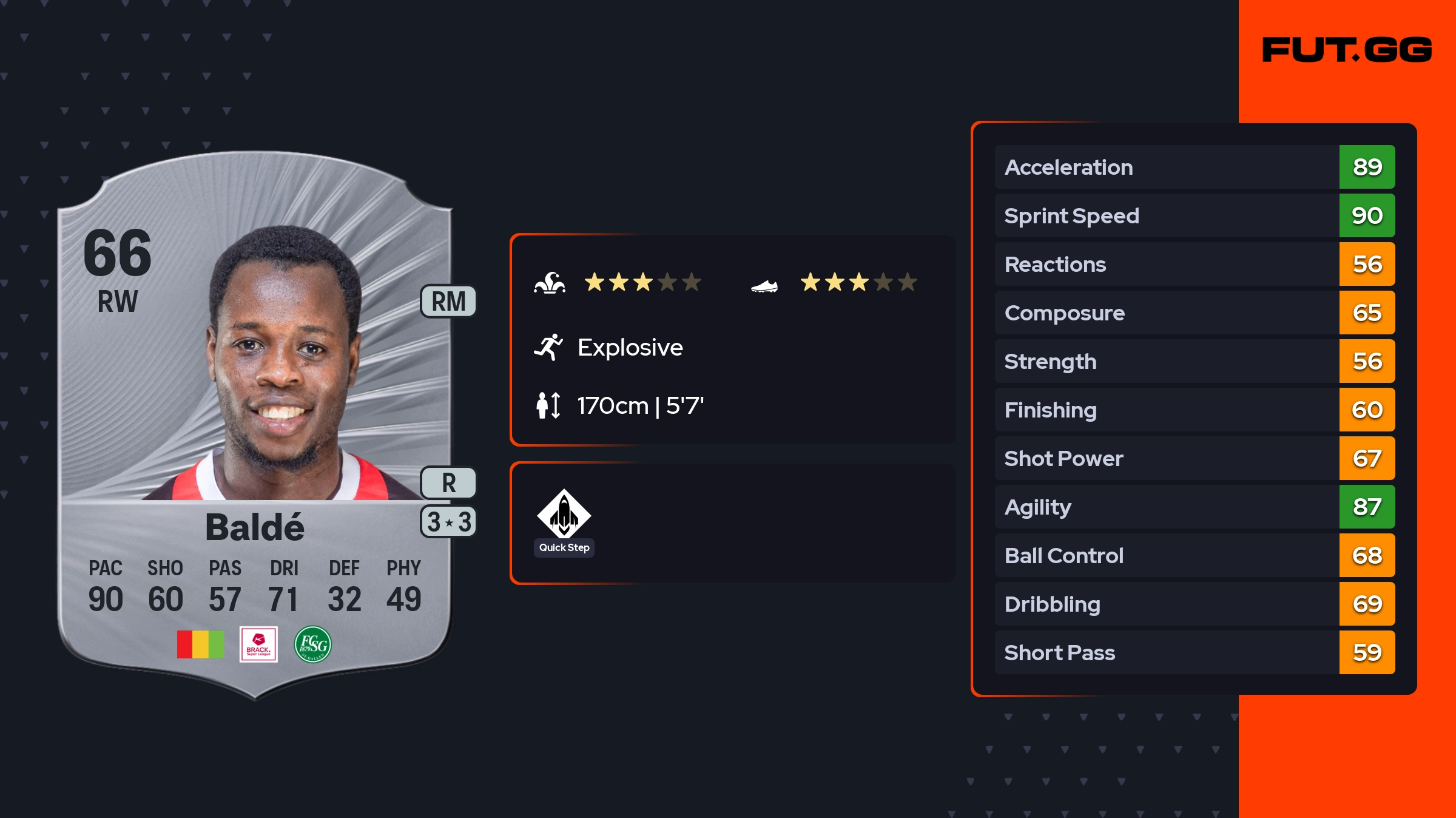The image size is (1456, 818).
Task: Open the FUT.GG logo link
Action: 1347,50
